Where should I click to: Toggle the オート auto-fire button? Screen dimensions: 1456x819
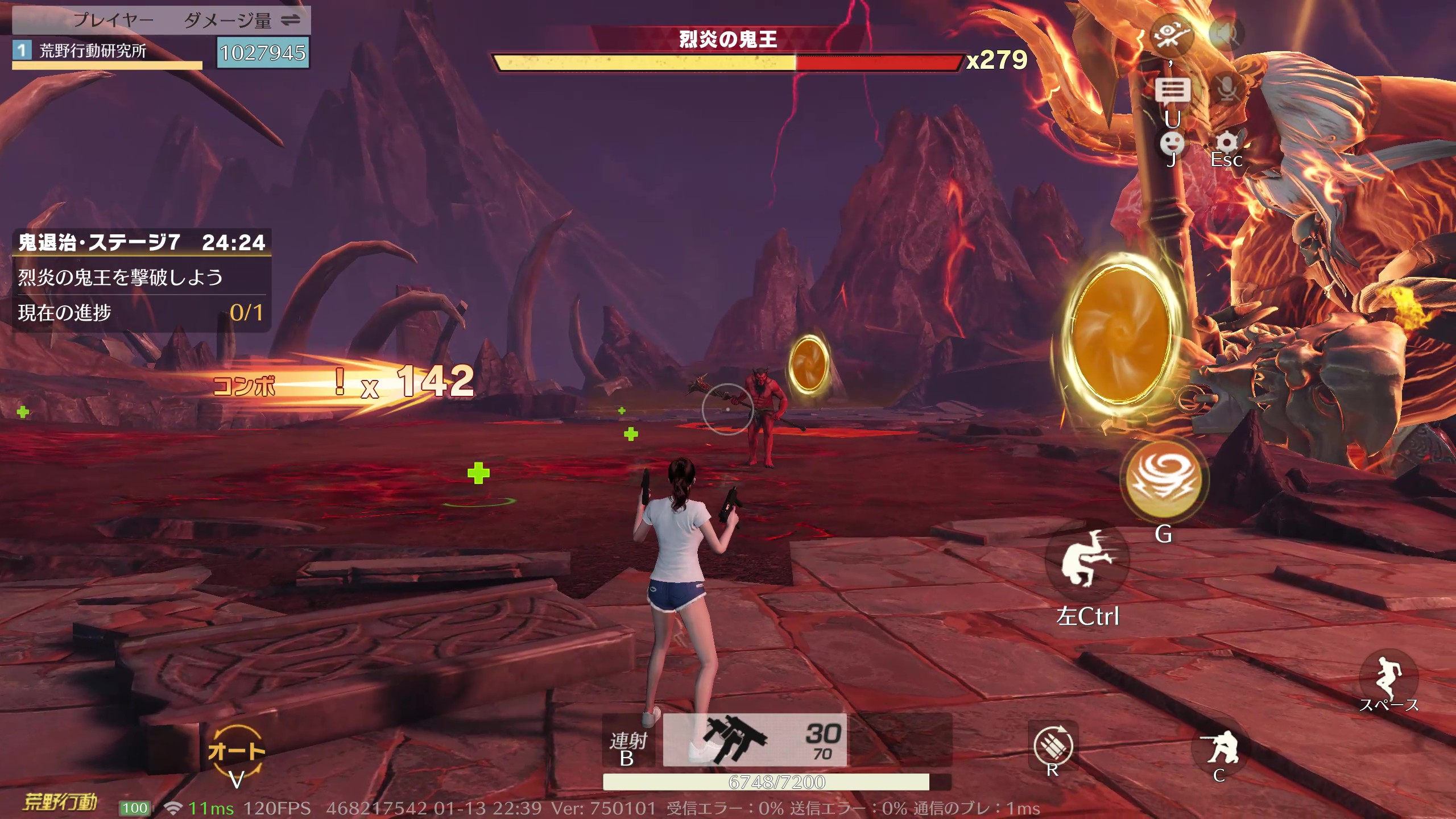point(236,752)
